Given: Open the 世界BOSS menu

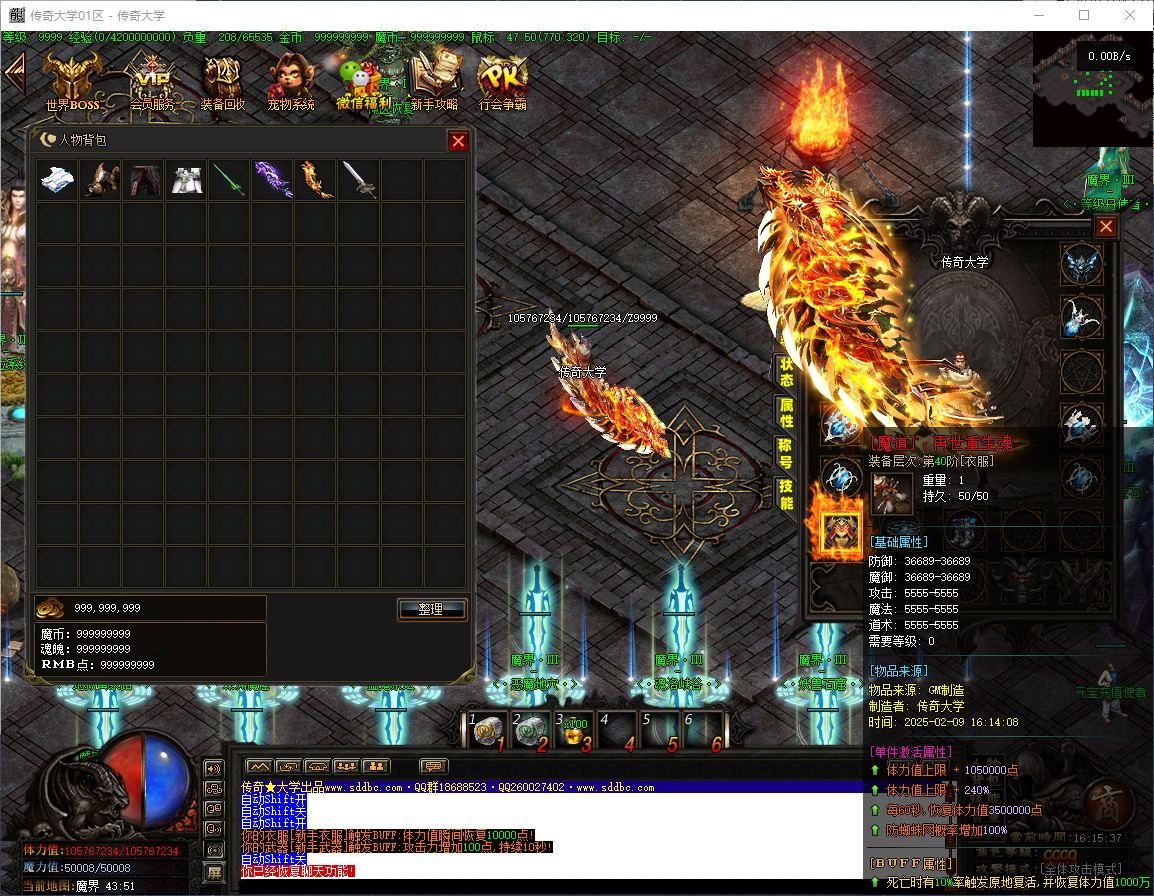Looking at the screenshot, I should 72,80.
